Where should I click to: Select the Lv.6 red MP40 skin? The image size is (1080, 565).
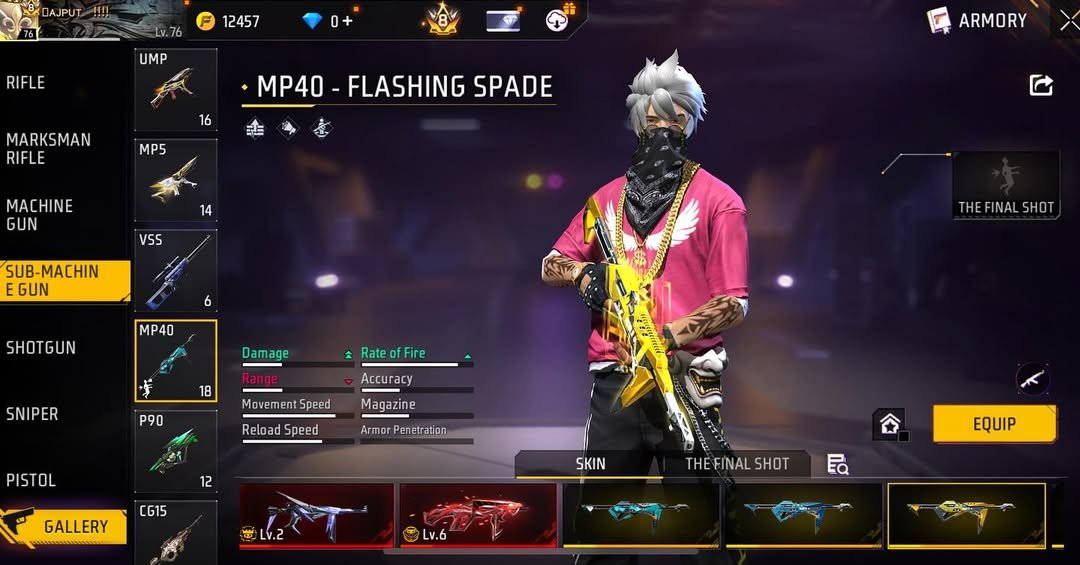coord(478,514)
